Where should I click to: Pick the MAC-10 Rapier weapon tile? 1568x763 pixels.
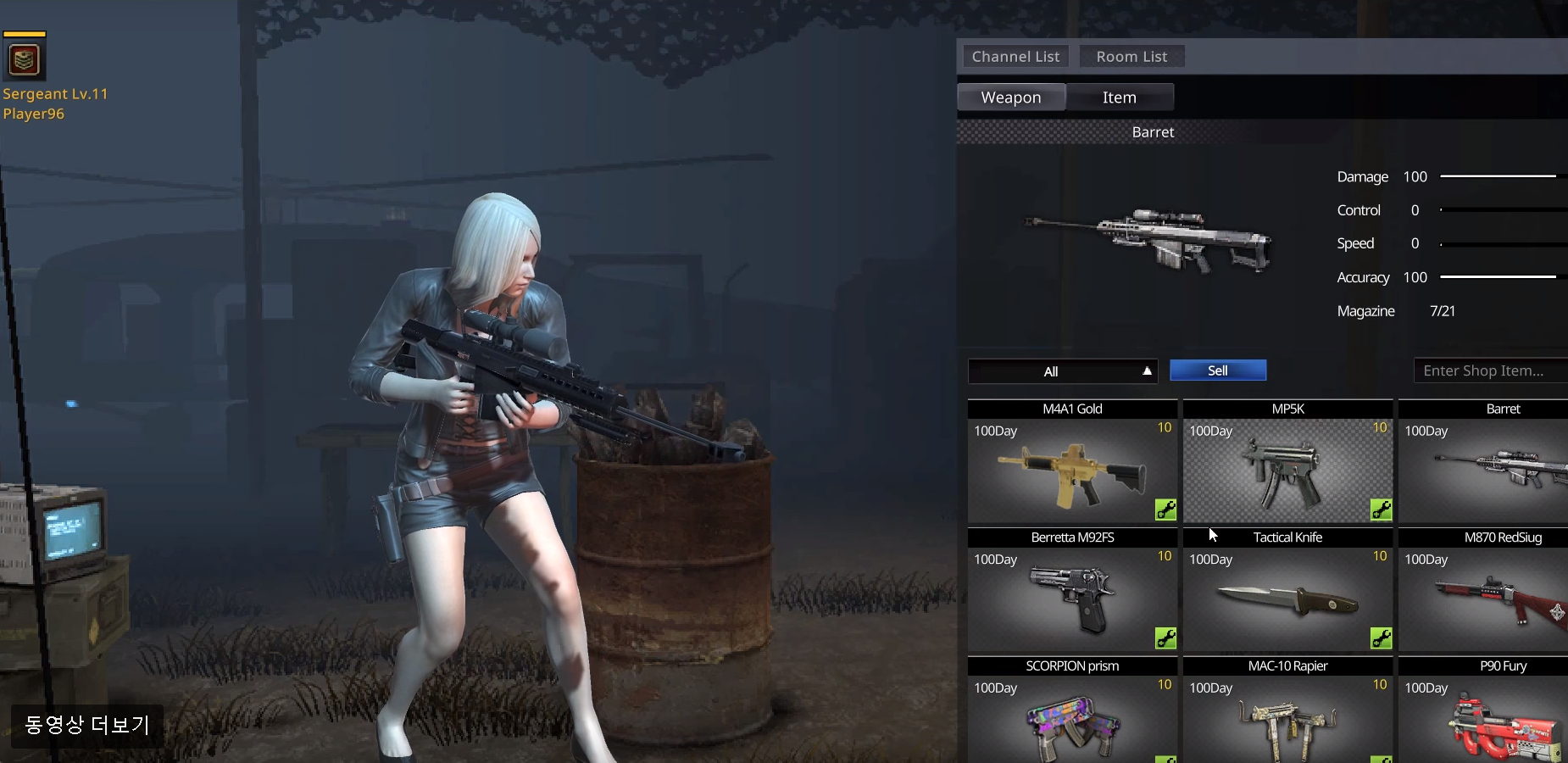coord(1287,722)
